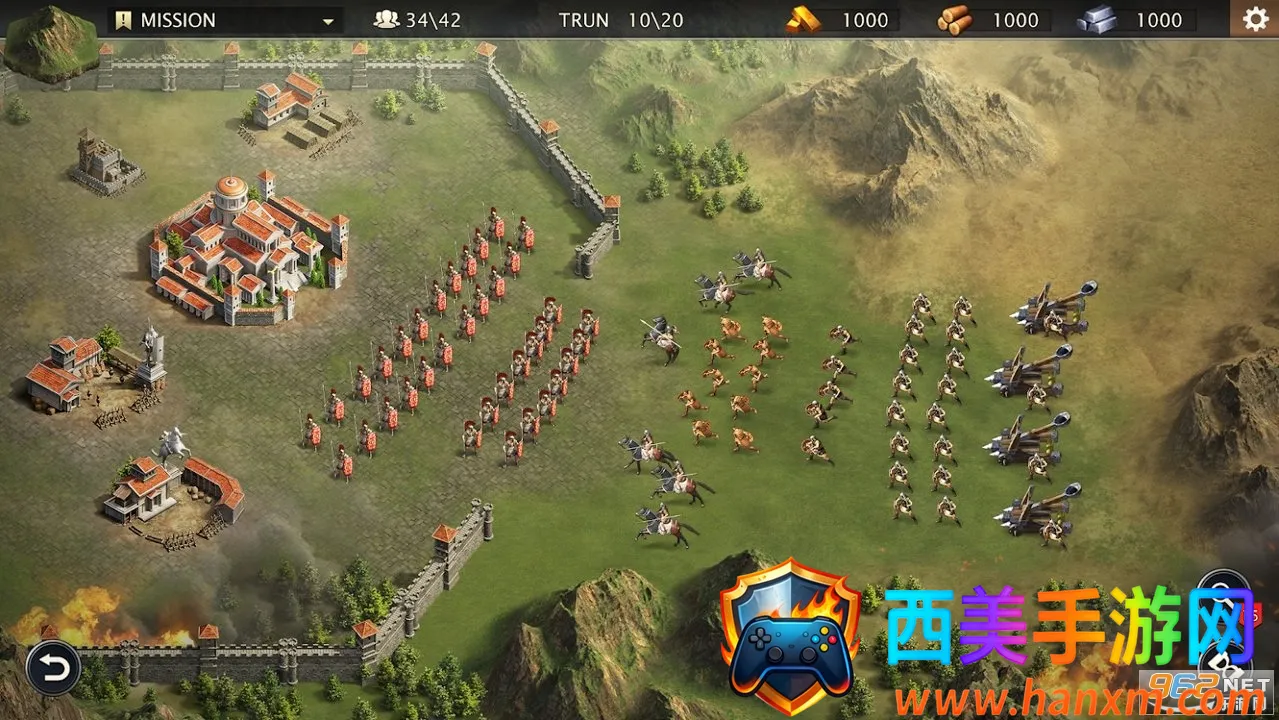Click the circular back arrow button

tap(53, 667)
